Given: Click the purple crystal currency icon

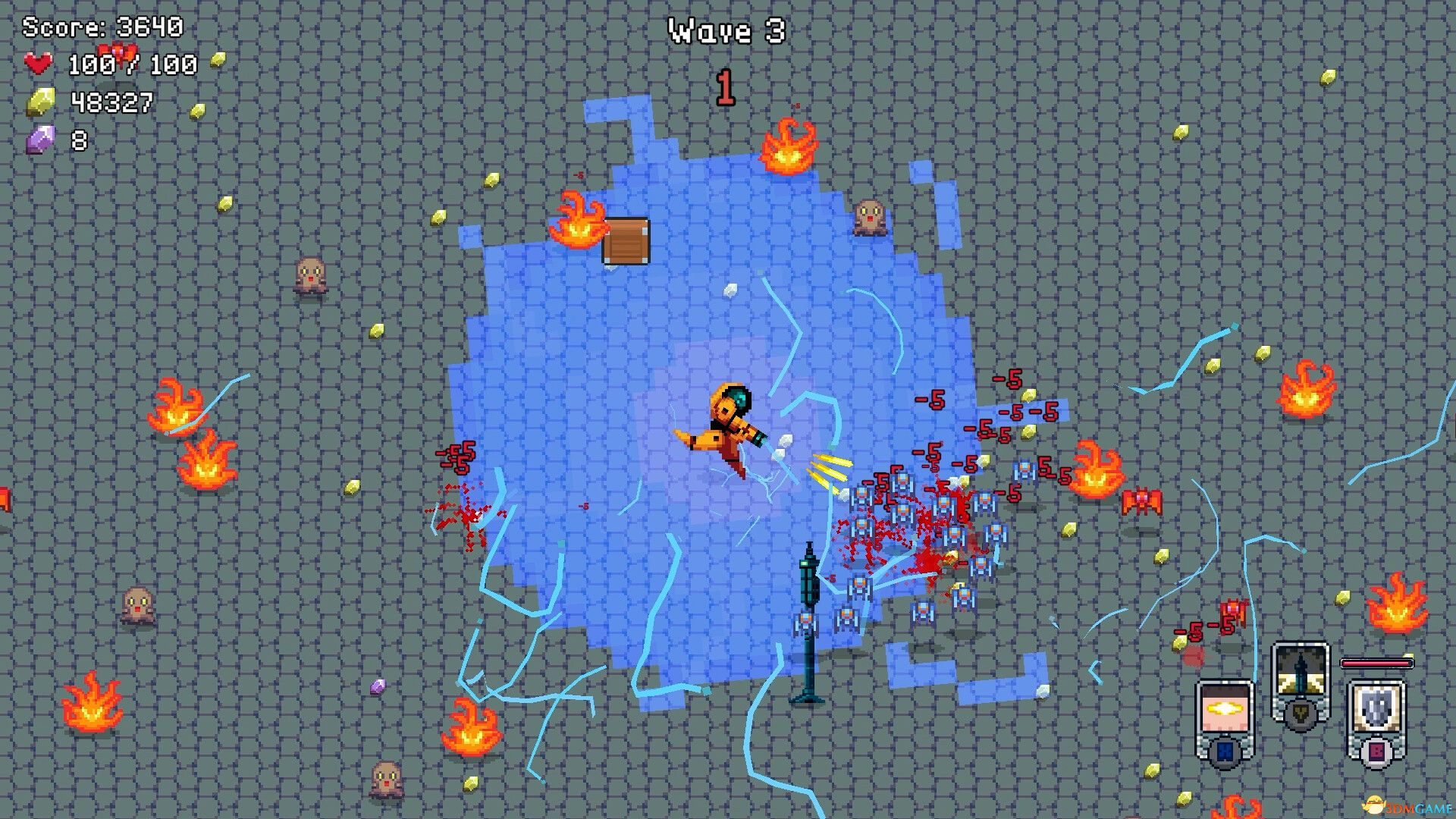Looking at the screenshot, I should coord(40,138).
